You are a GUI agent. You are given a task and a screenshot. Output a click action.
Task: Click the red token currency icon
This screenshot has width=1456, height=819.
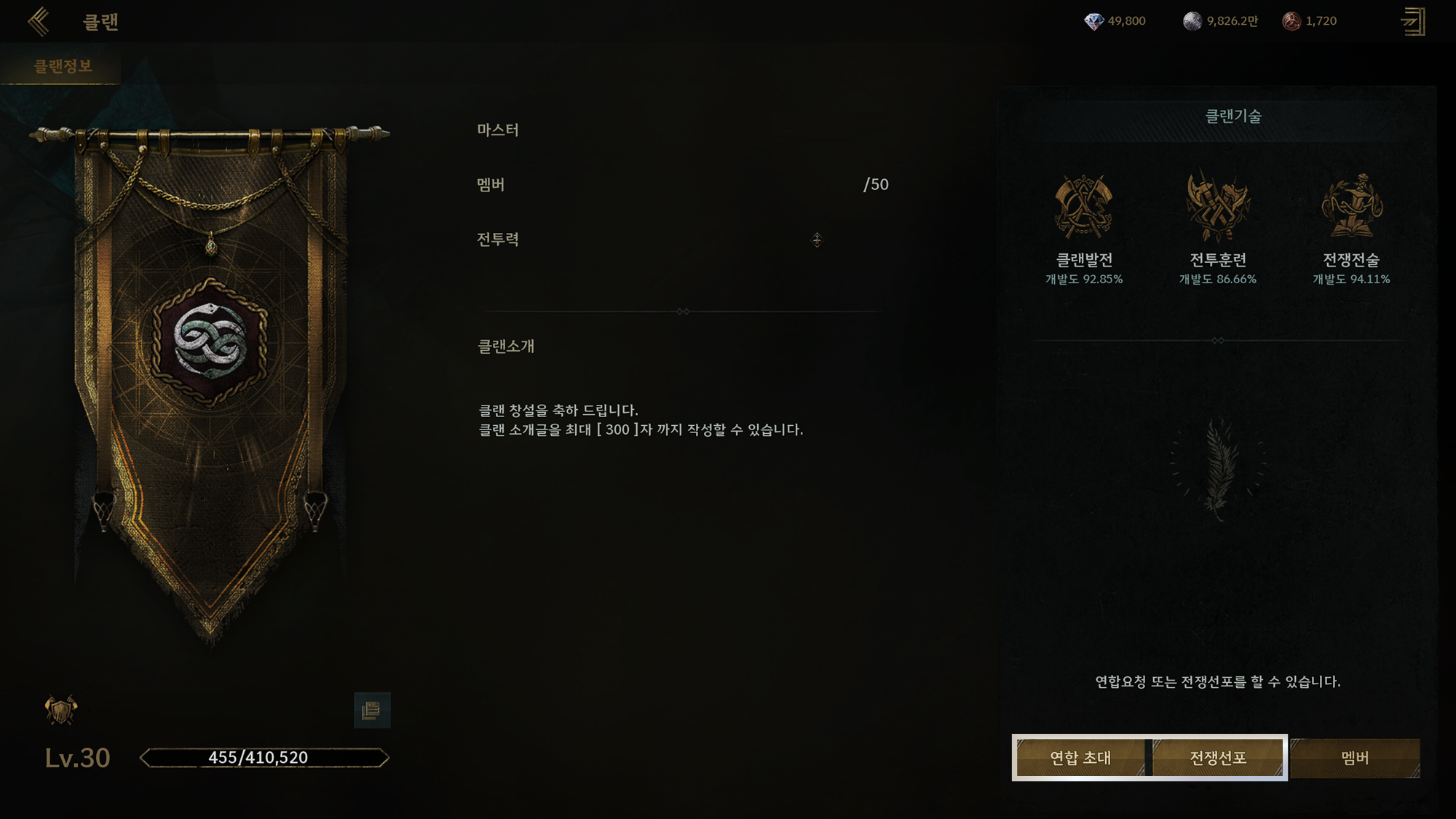pos(1291,21)
